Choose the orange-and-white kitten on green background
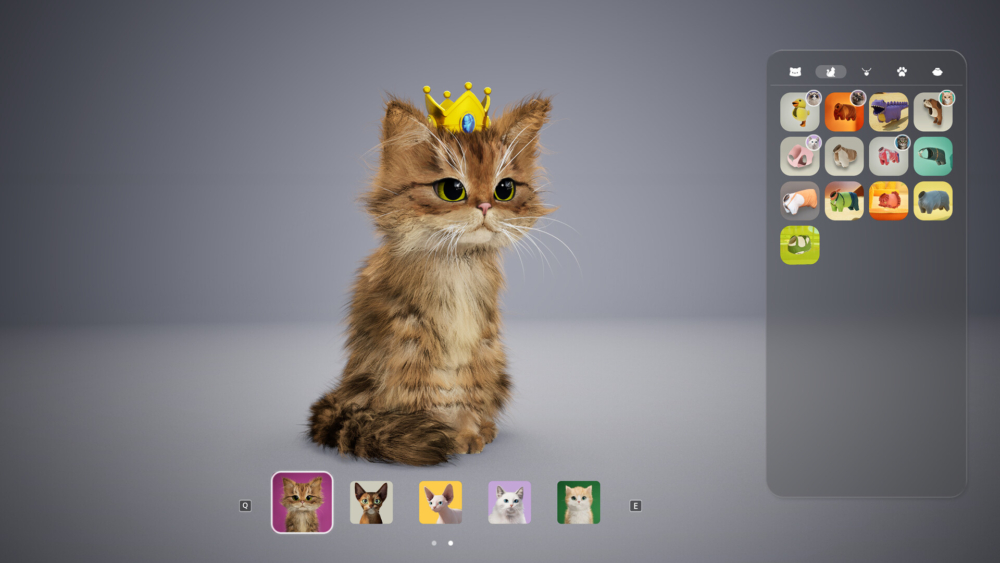 click(578, 502)
